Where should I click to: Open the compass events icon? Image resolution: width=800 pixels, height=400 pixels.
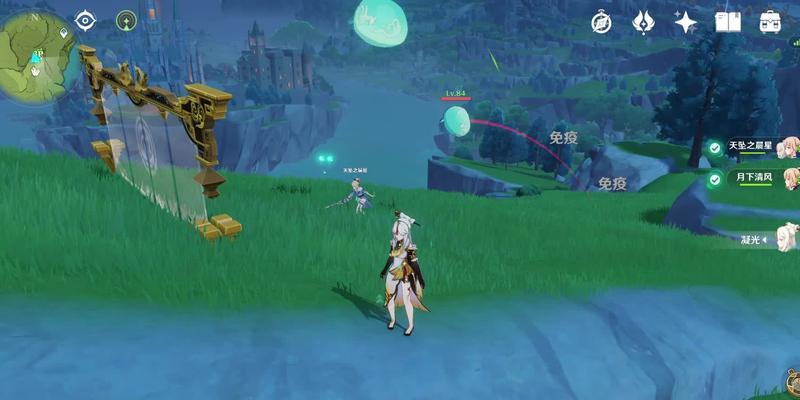(601, 22)
